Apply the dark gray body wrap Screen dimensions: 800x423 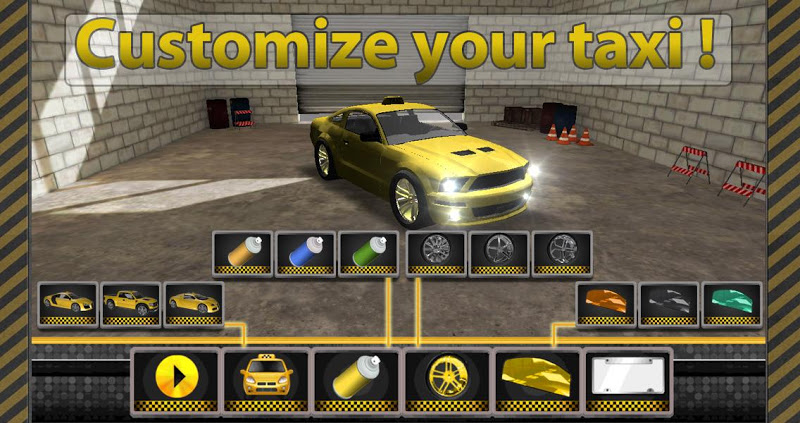pos(669,303)
